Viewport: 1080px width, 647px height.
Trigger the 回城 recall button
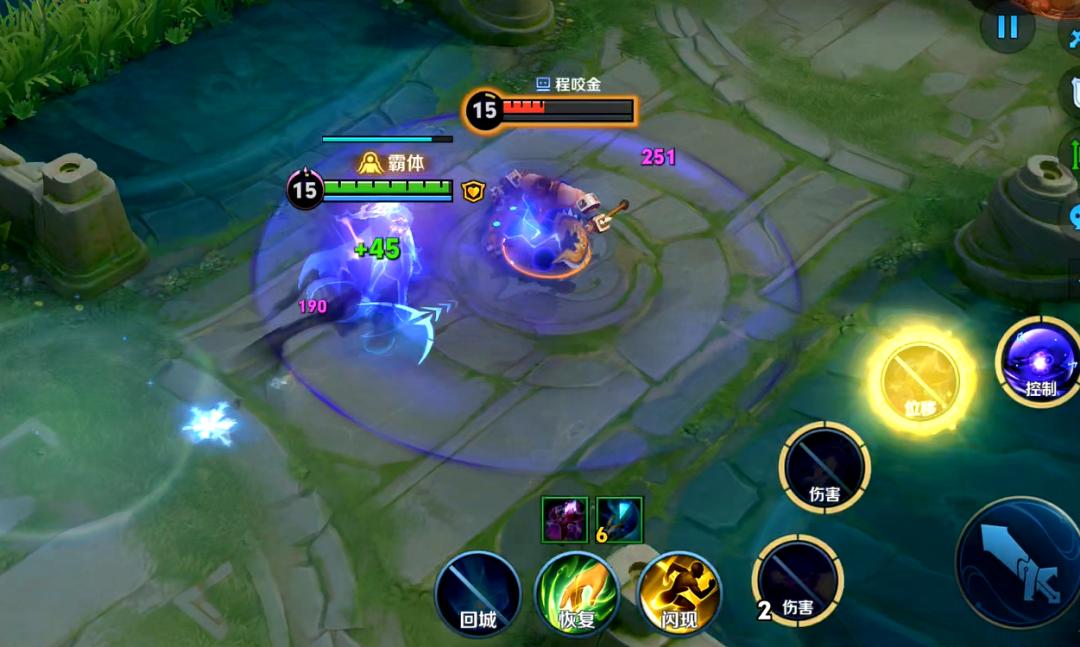pyautogui.click(x=478, y=593)
